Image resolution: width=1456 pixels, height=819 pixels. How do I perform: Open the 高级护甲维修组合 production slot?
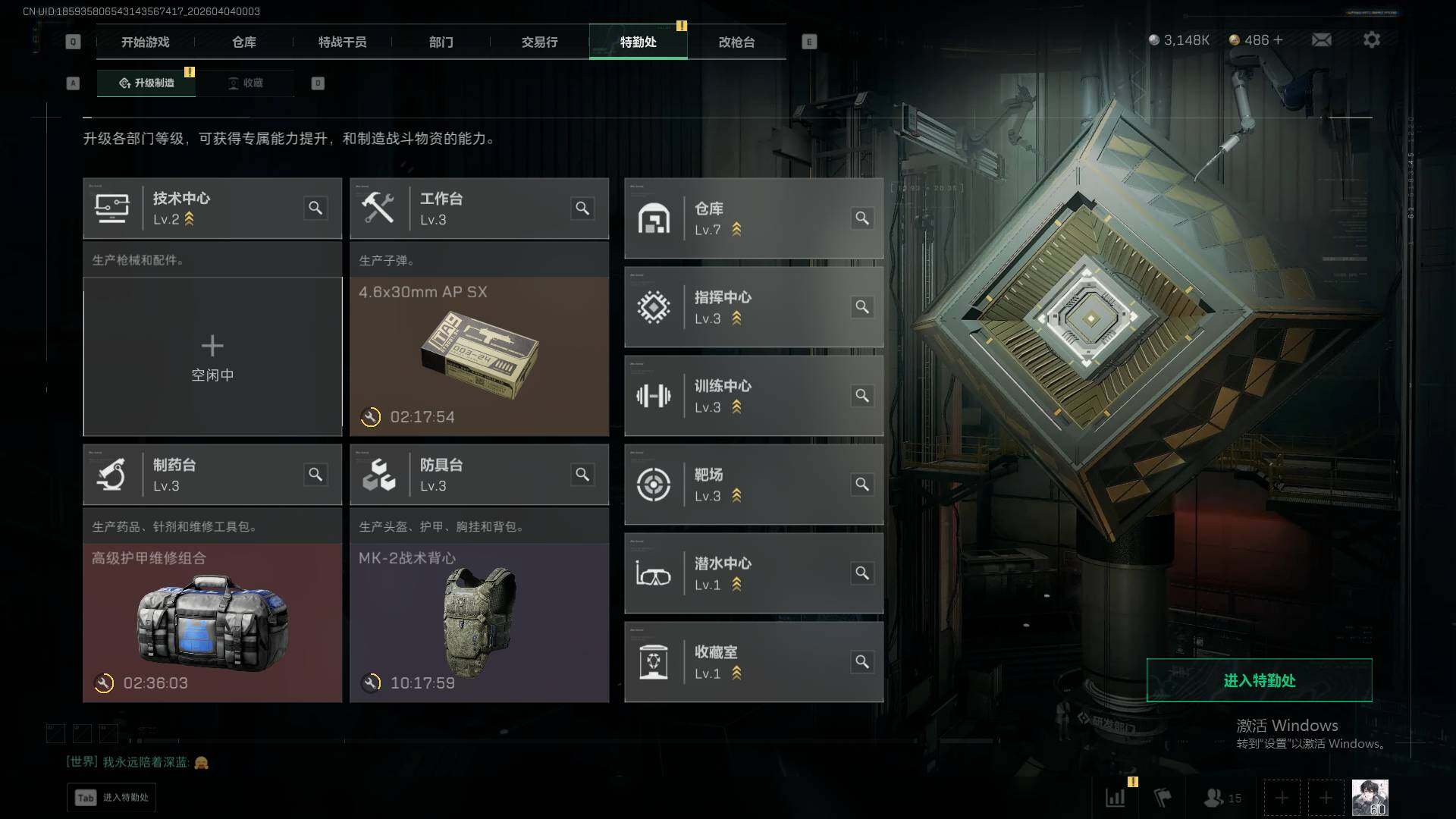(212, 622)
